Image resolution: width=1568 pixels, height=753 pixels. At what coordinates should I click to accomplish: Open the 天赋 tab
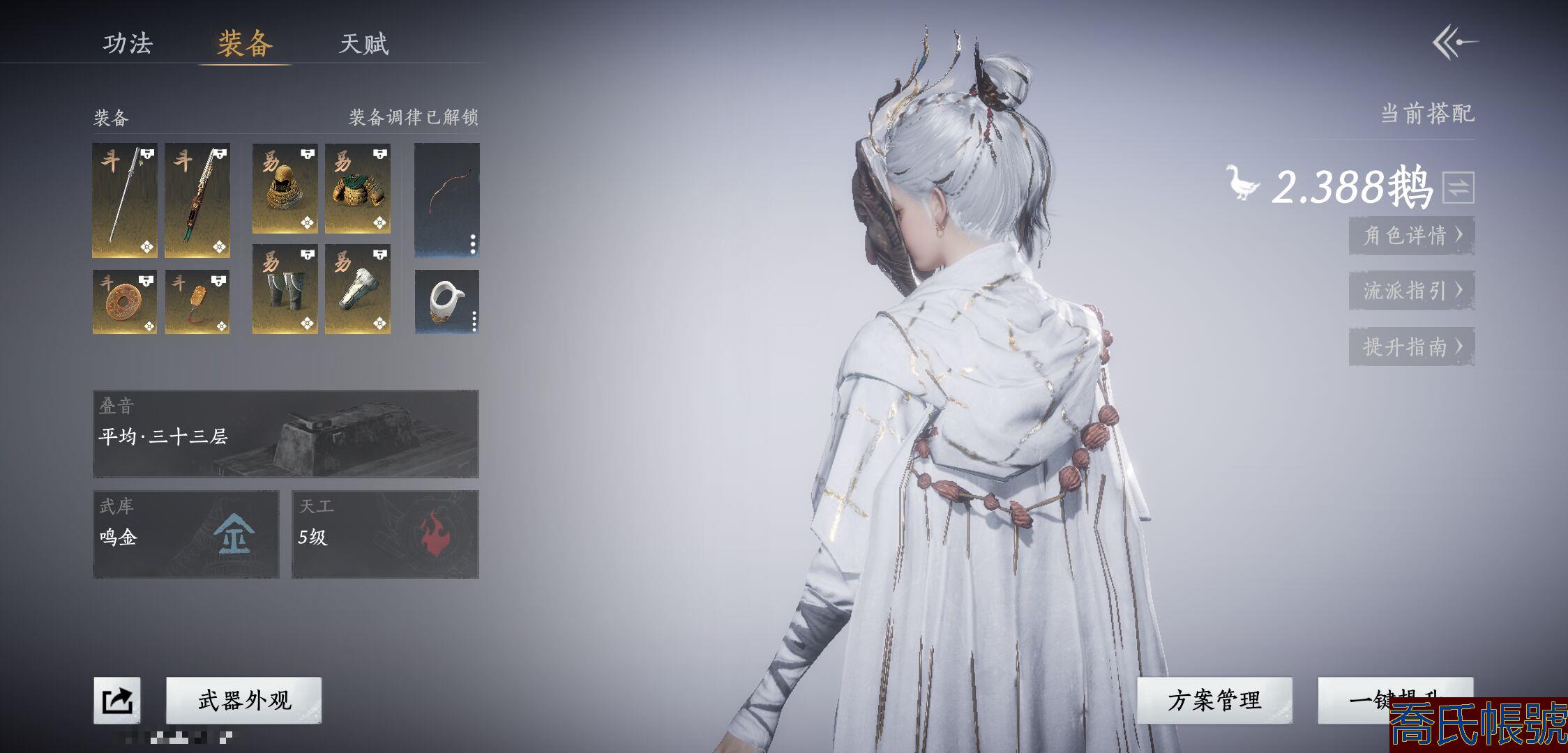pos(363,44)
